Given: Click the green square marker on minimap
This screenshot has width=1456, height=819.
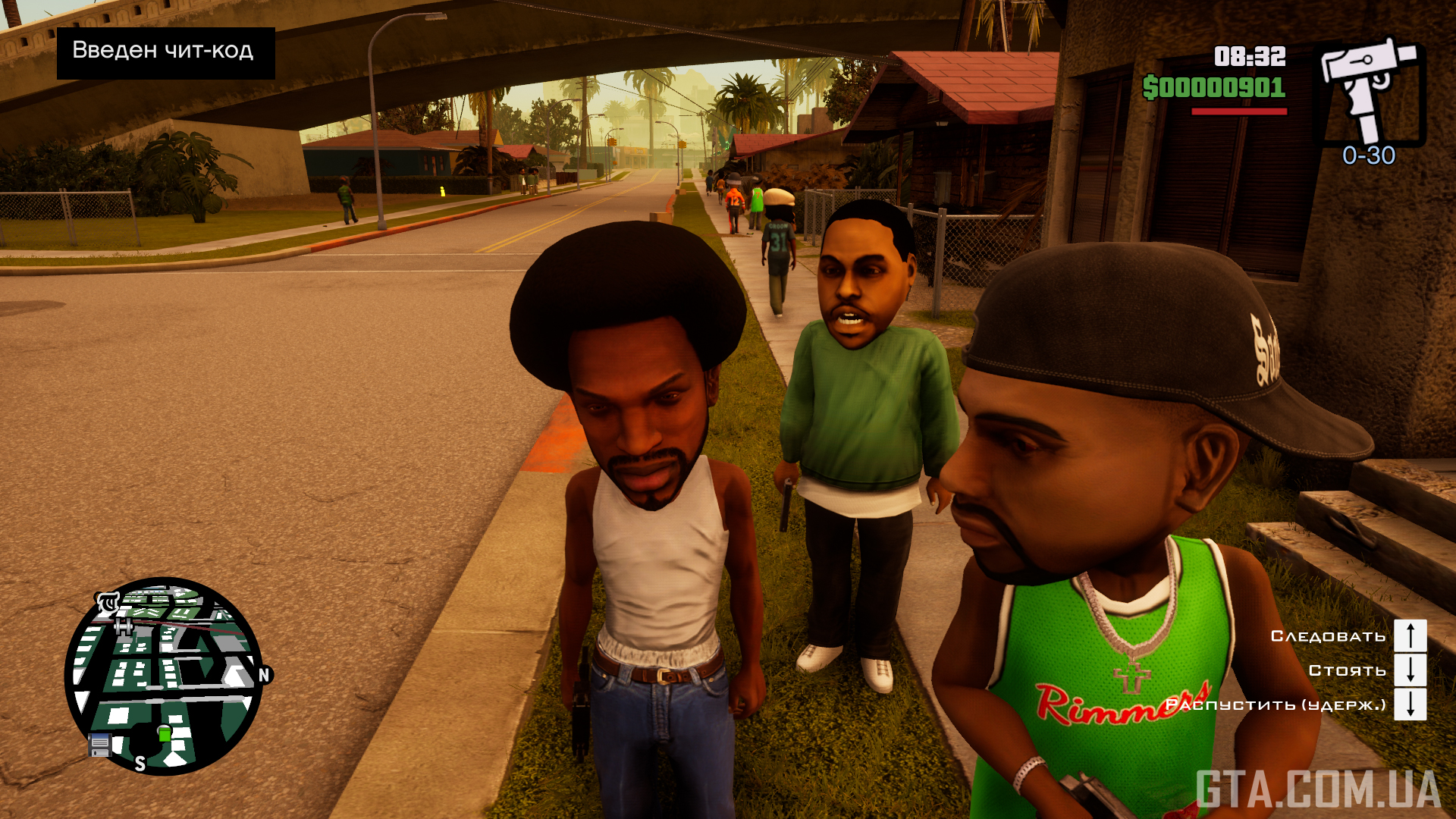Looking at the screenshot, I should coord(165,733).
